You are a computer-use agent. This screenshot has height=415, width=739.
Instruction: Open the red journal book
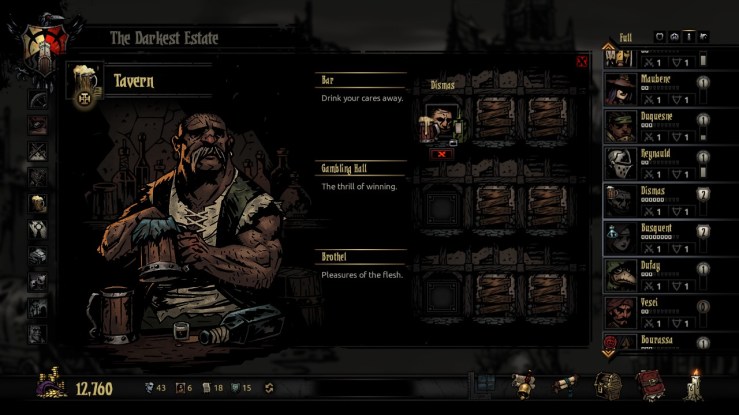point(650,385)
